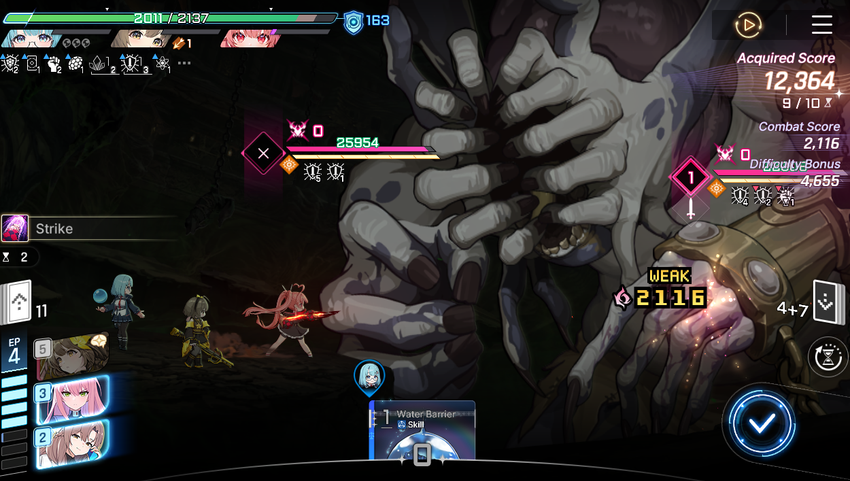
Task: Target the enemy marker with the X diamond
Action: pyautogui.click(x=264, y=154)
